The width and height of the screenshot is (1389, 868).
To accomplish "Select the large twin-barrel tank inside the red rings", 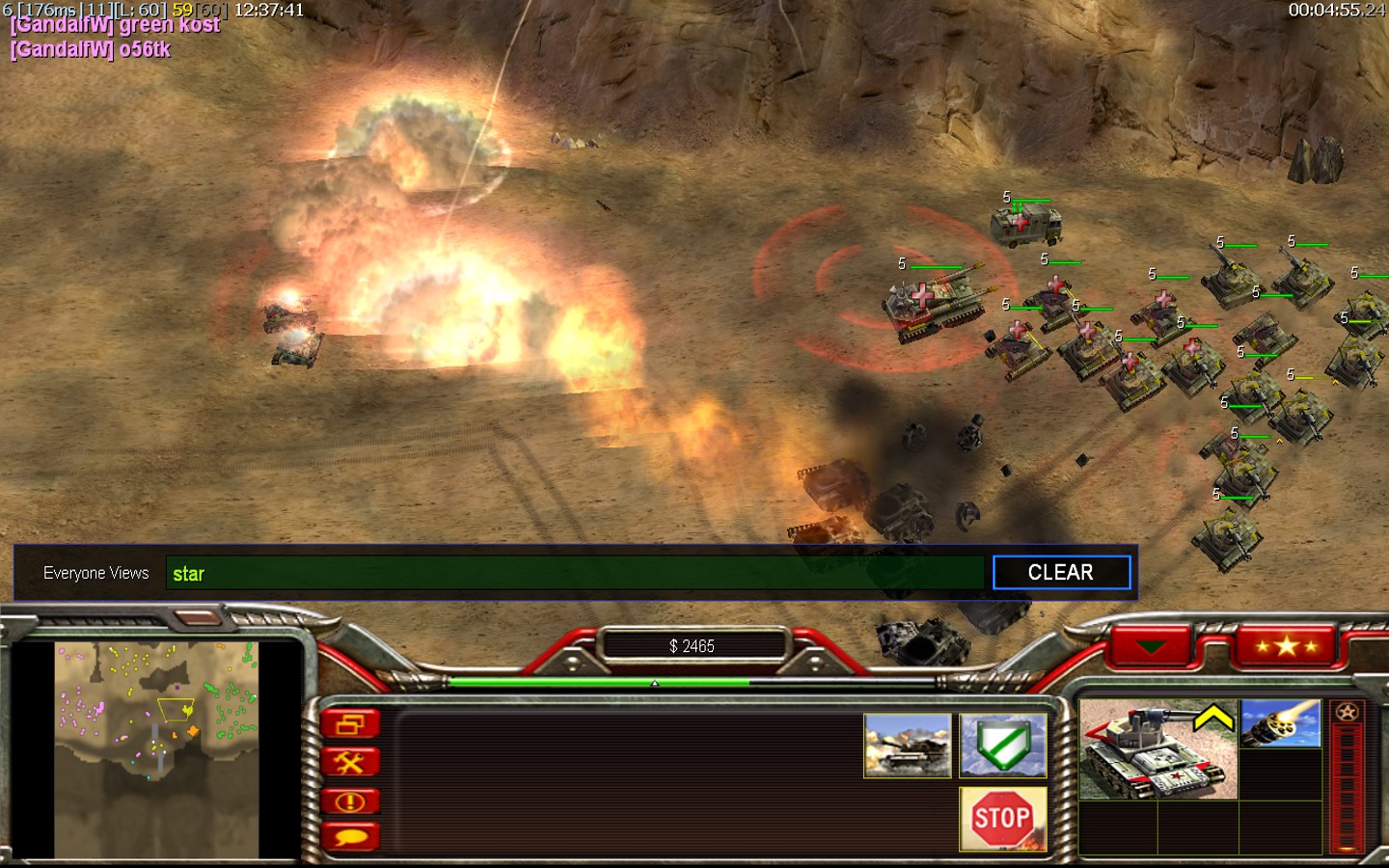I will pos(930,302).
